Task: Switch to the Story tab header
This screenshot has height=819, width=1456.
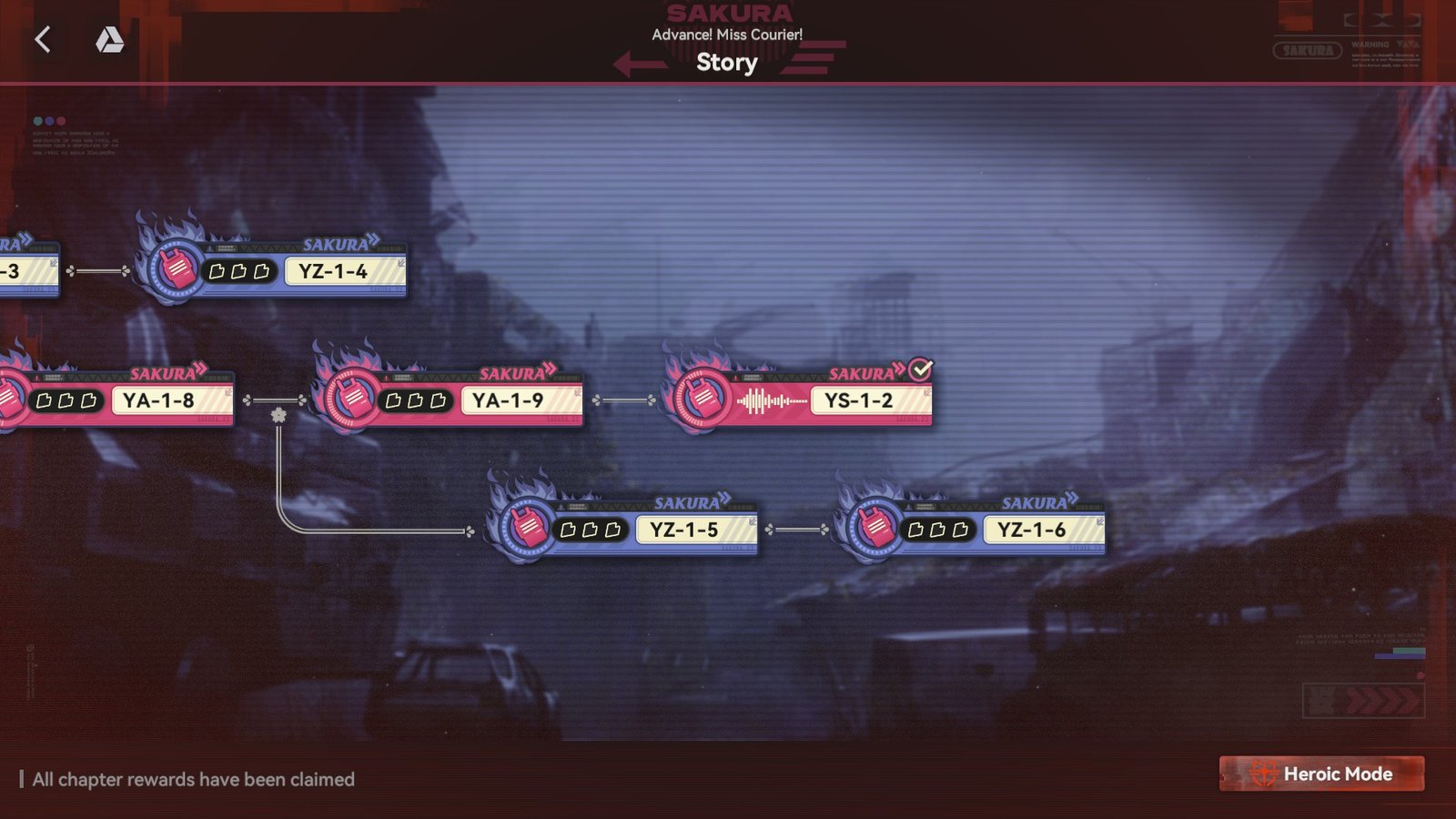Action: point(726,63)
